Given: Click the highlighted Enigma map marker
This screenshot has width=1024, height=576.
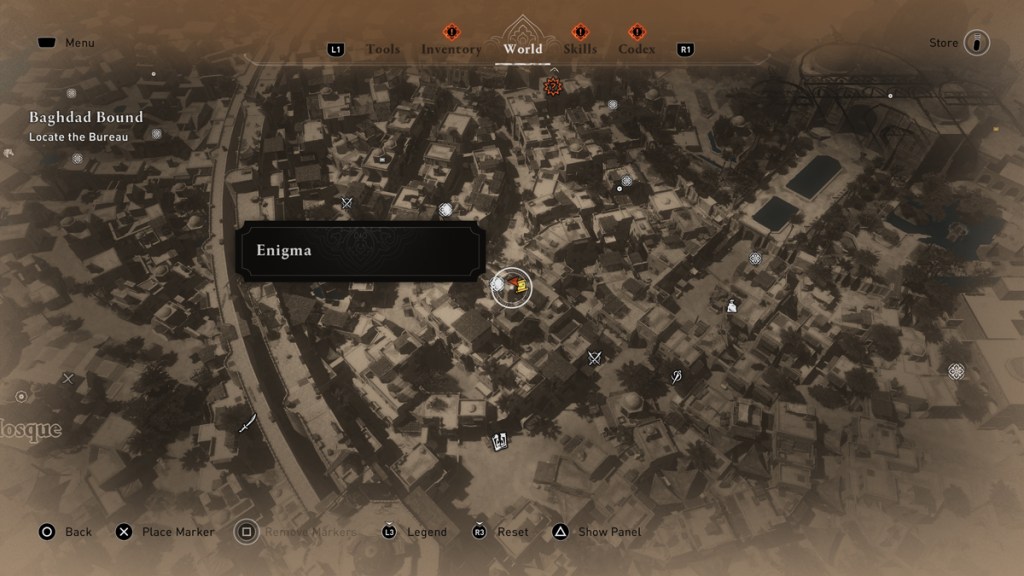Looking at the screenshot, I should pyautogui.click(x=512, y=288).
